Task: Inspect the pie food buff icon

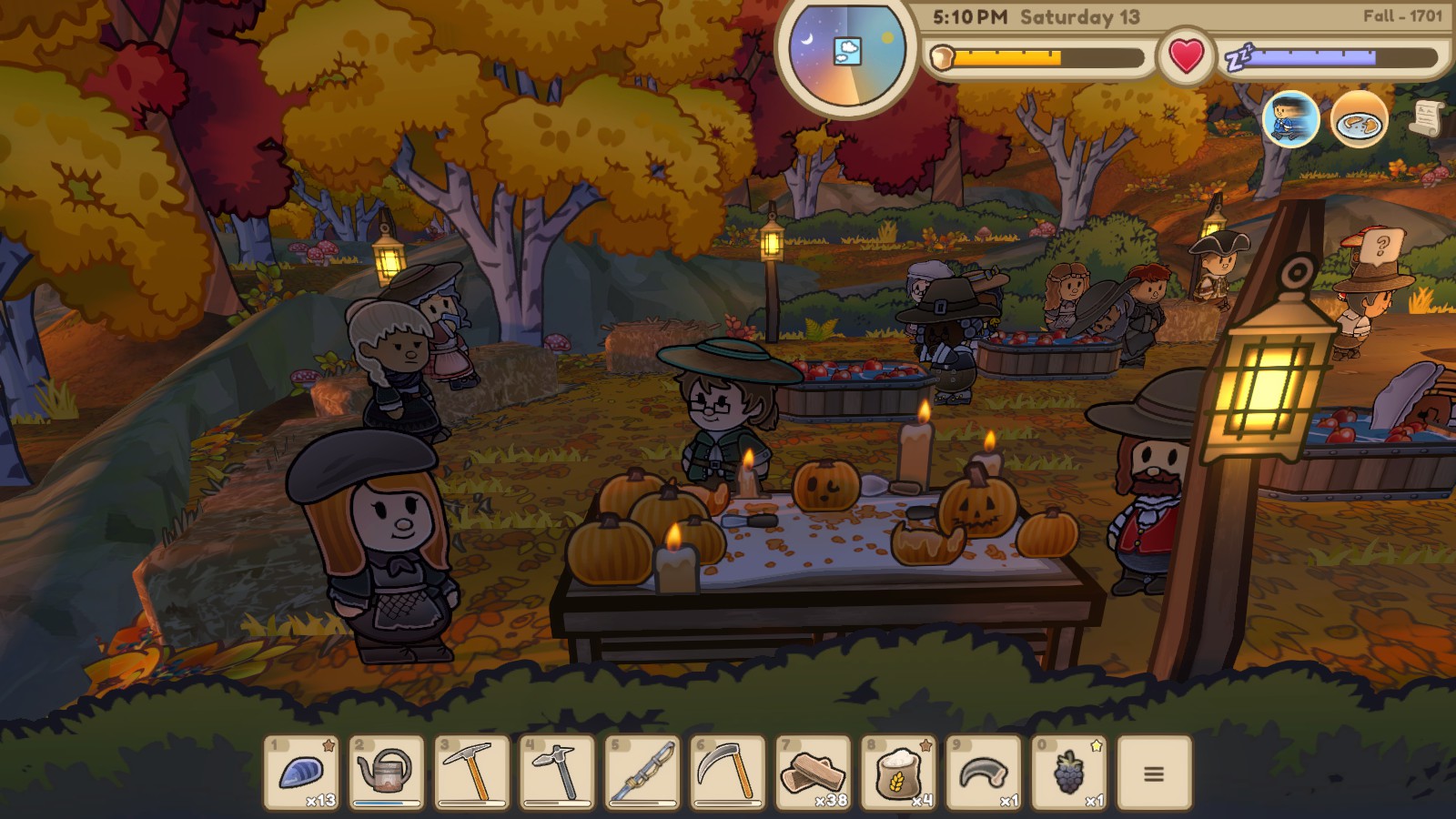Action: click(x=1359, y=119)
